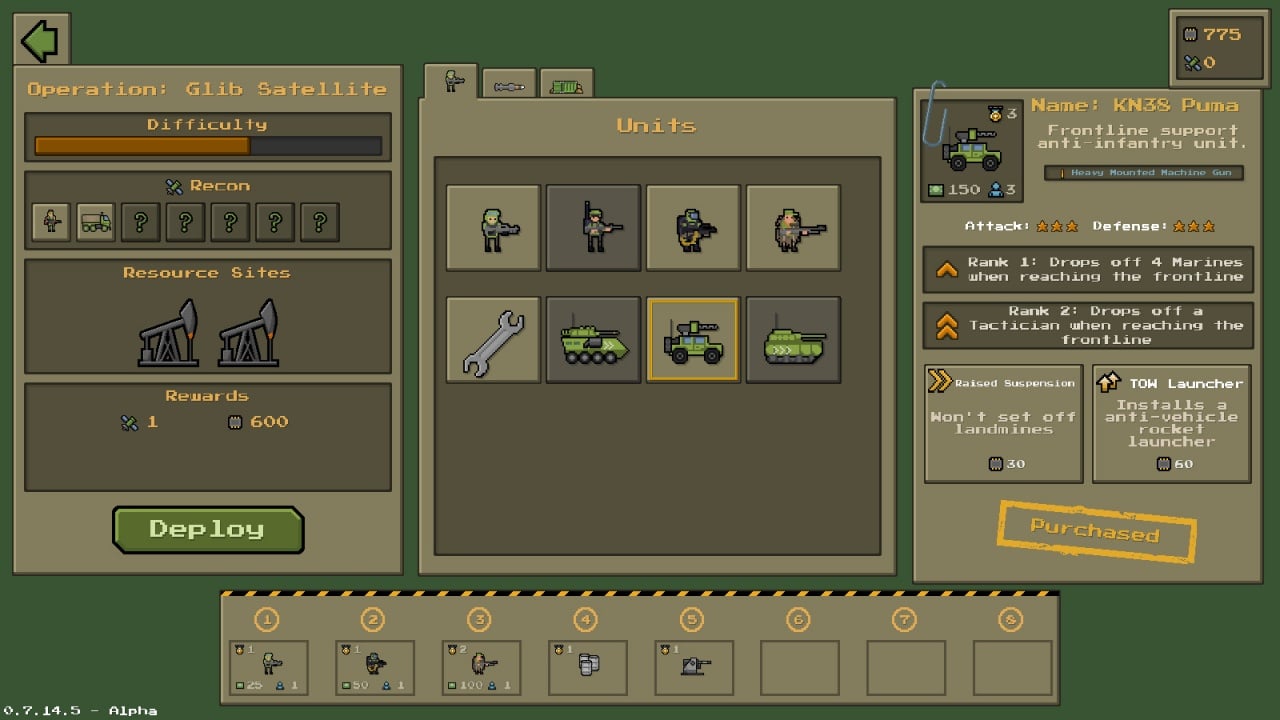The image size is (1280, 720).
Task: View the Rank 2 Tactician perk
Action: point(1087,325)
